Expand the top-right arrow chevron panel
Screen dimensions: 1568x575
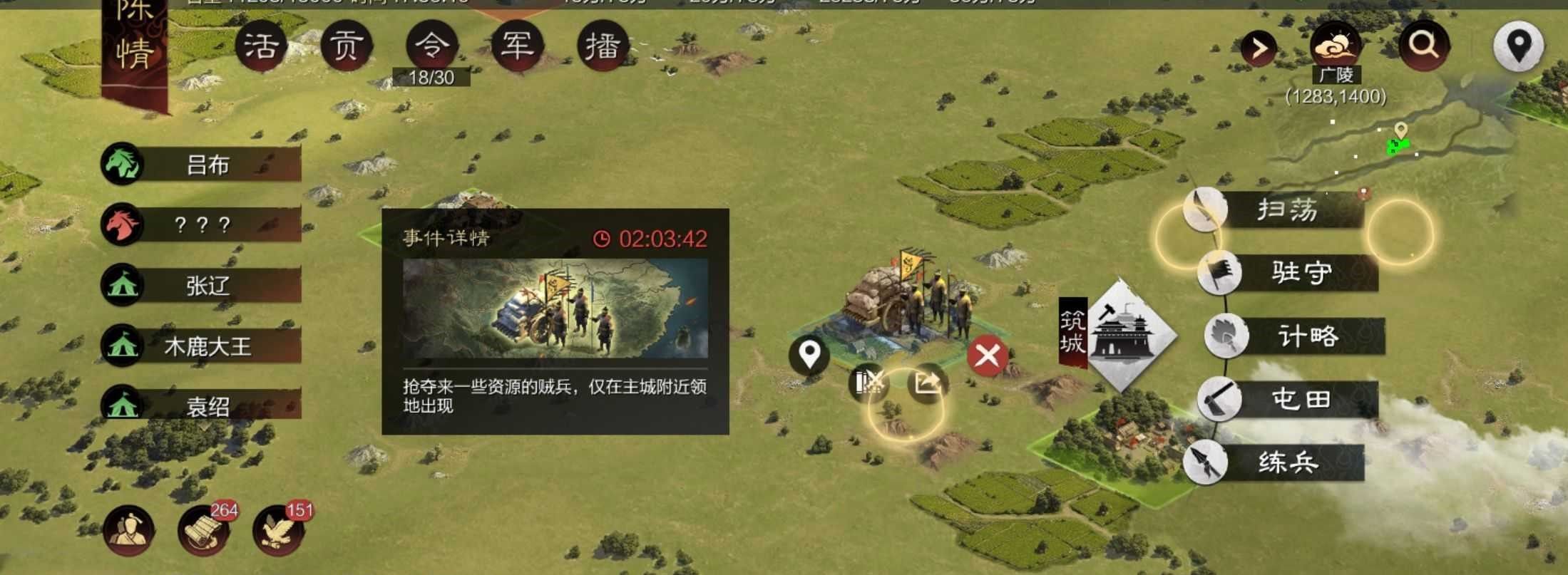point(1259,46)
